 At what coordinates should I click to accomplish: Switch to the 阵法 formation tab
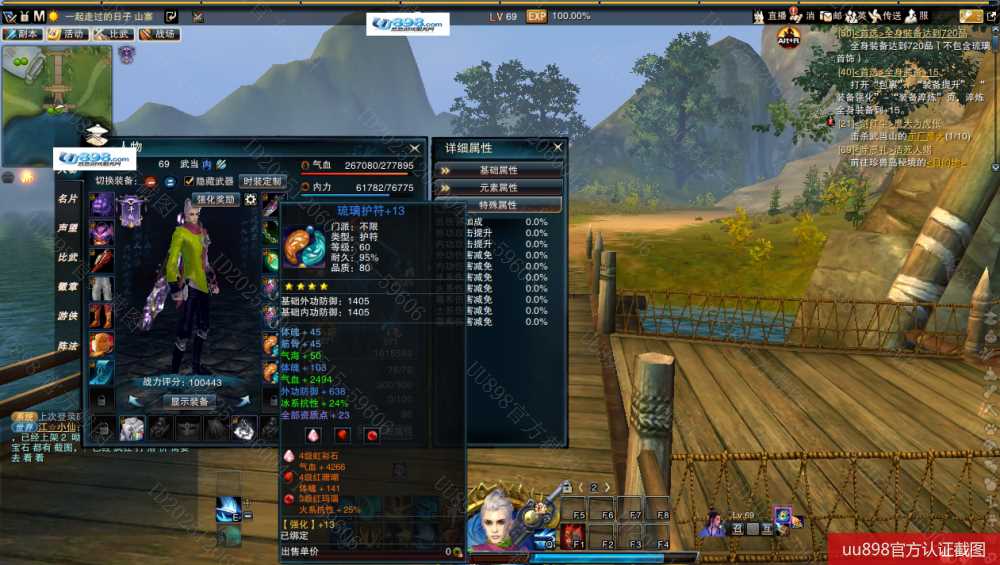(x=67, y=345)
